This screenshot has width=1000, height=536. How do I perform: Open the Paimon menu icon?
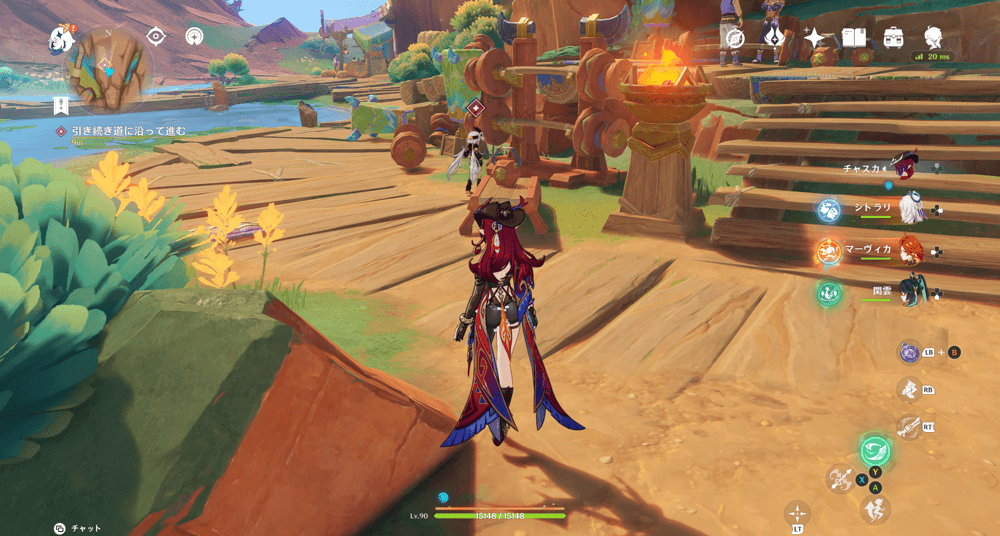pos(62,39)
